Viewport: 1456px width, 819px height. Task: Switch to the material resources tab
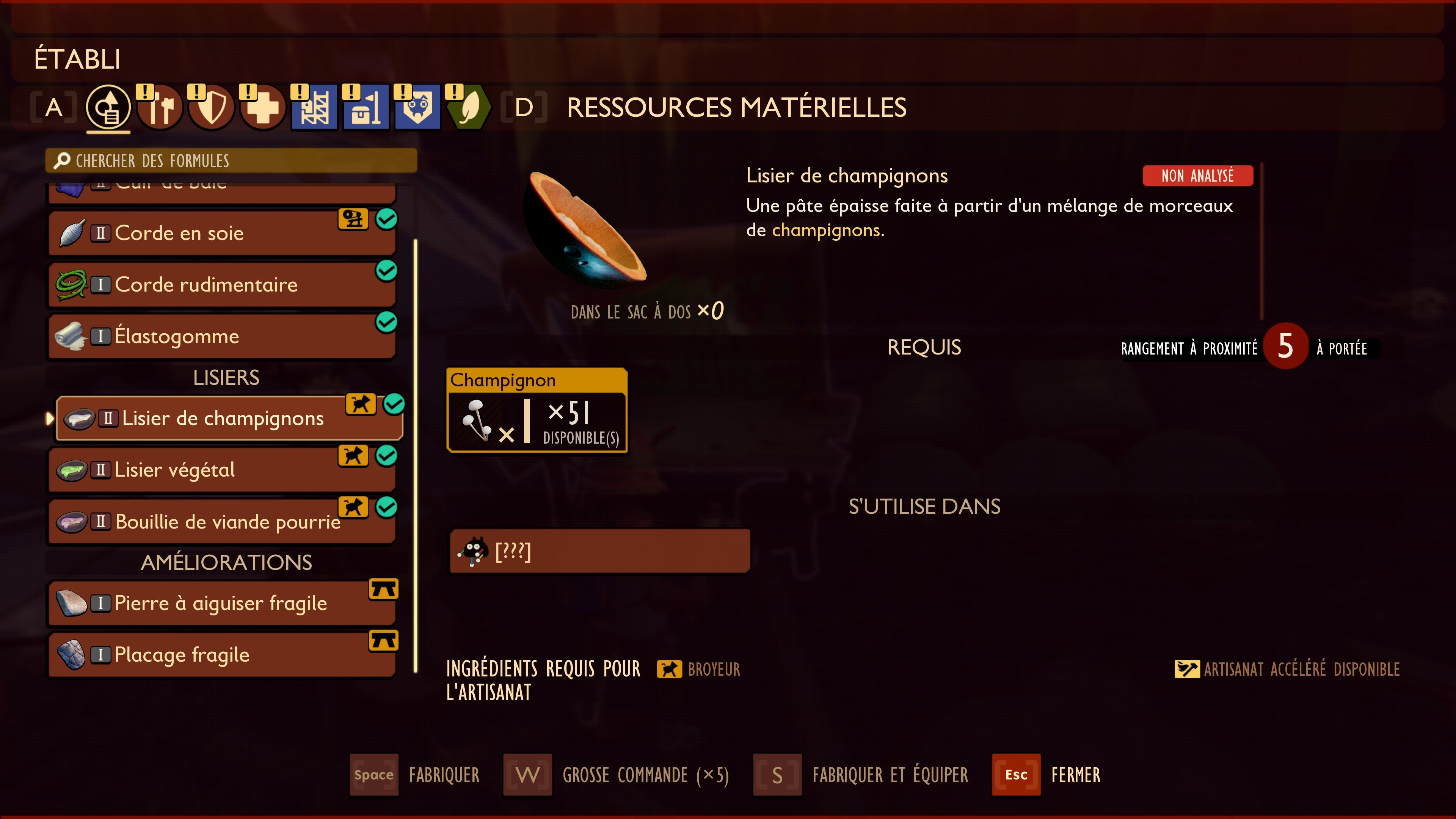coord(108,107)
